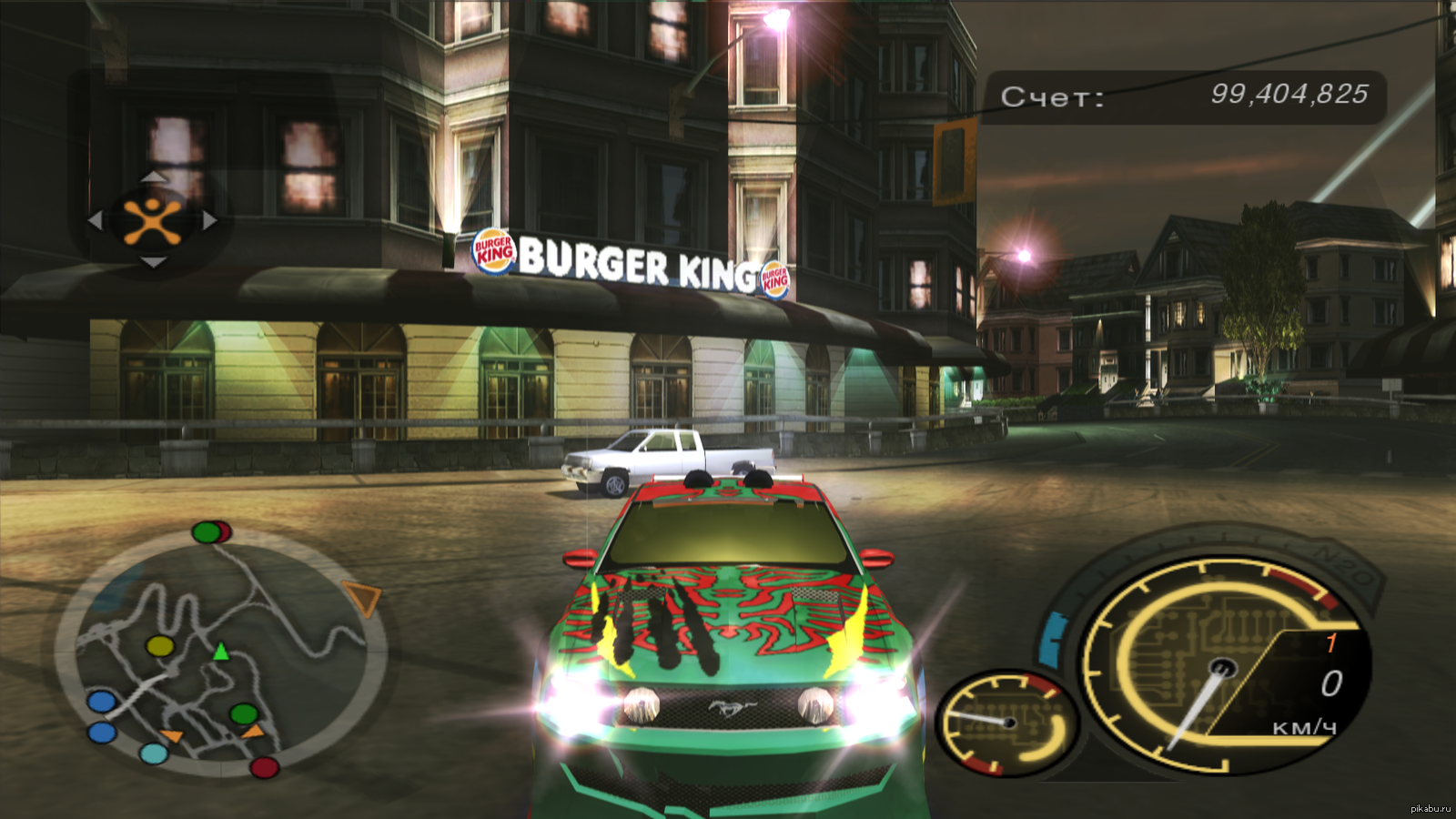Click the green player arrow on the minimap
The height and width of the screenshot is (819, 1456).
220,652
